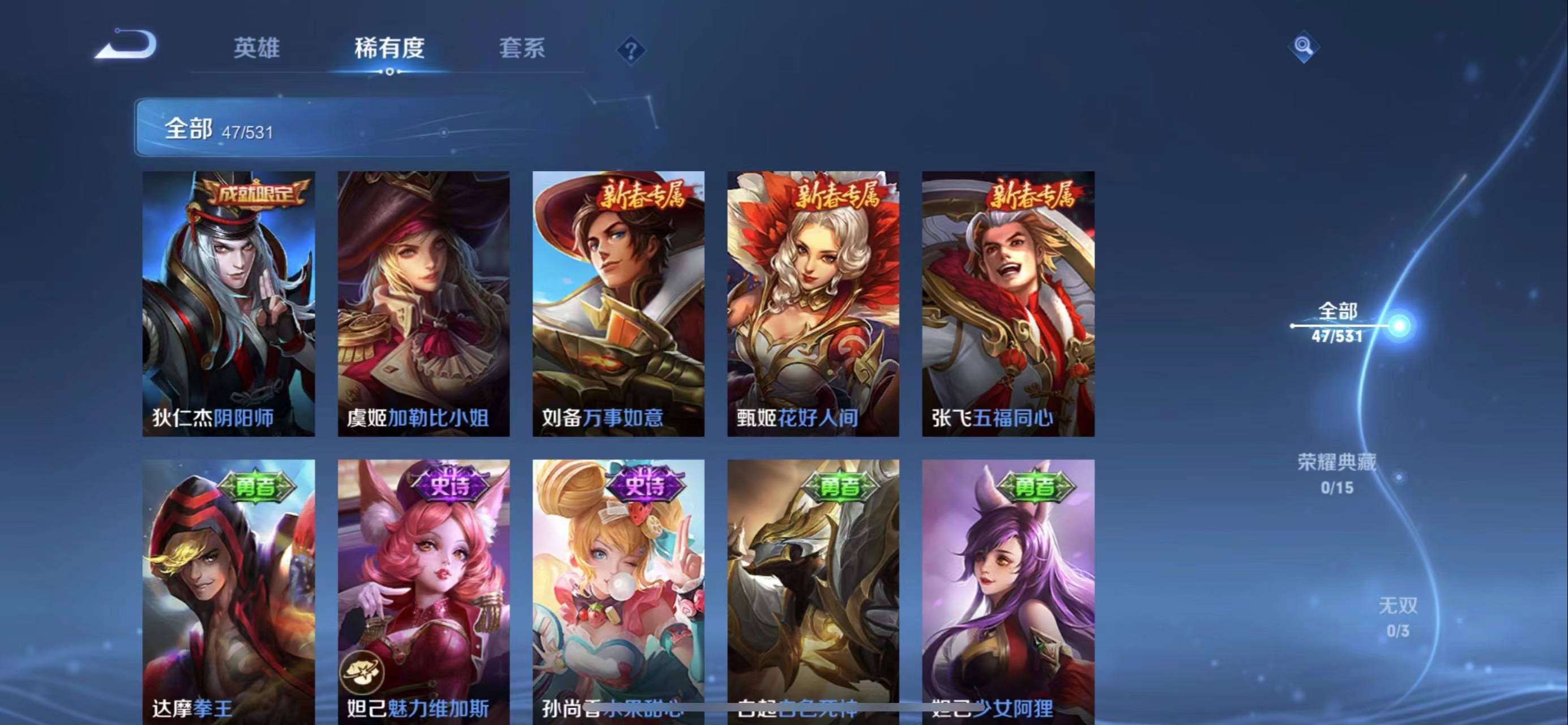Screen dimensions: 1568x725
Task: View the 刘备 万事如意 skin card
Action: [x=618, y=304]
